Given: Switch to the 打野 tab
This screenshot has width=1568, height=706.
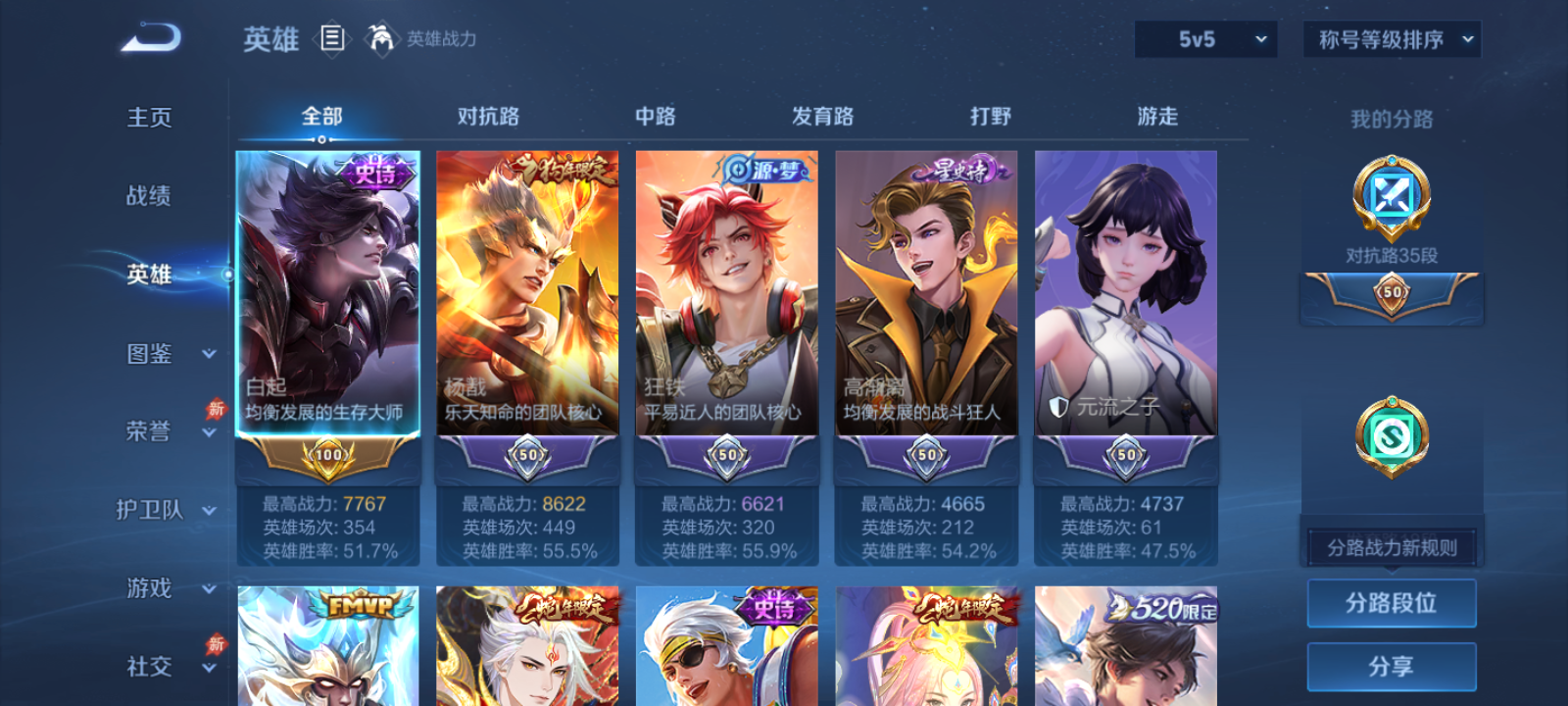Looking at the screenshot, I should pyautogui.click(x=990, y=116).
